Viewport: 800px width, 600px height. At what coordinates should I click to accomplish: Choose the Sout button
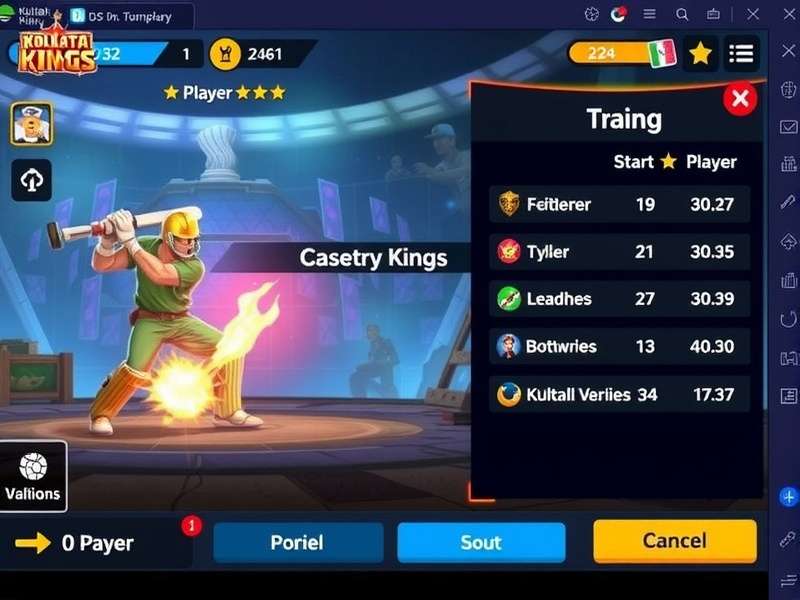pyautogui.click(x=481, y=542)
